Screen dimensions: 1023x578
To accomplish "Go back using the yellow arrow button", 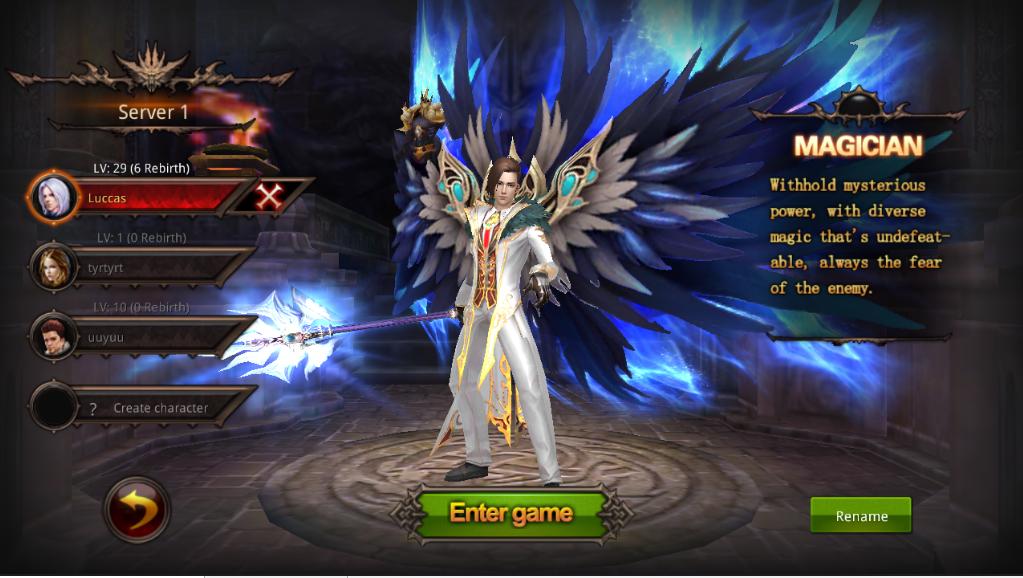I will (137, 510).
